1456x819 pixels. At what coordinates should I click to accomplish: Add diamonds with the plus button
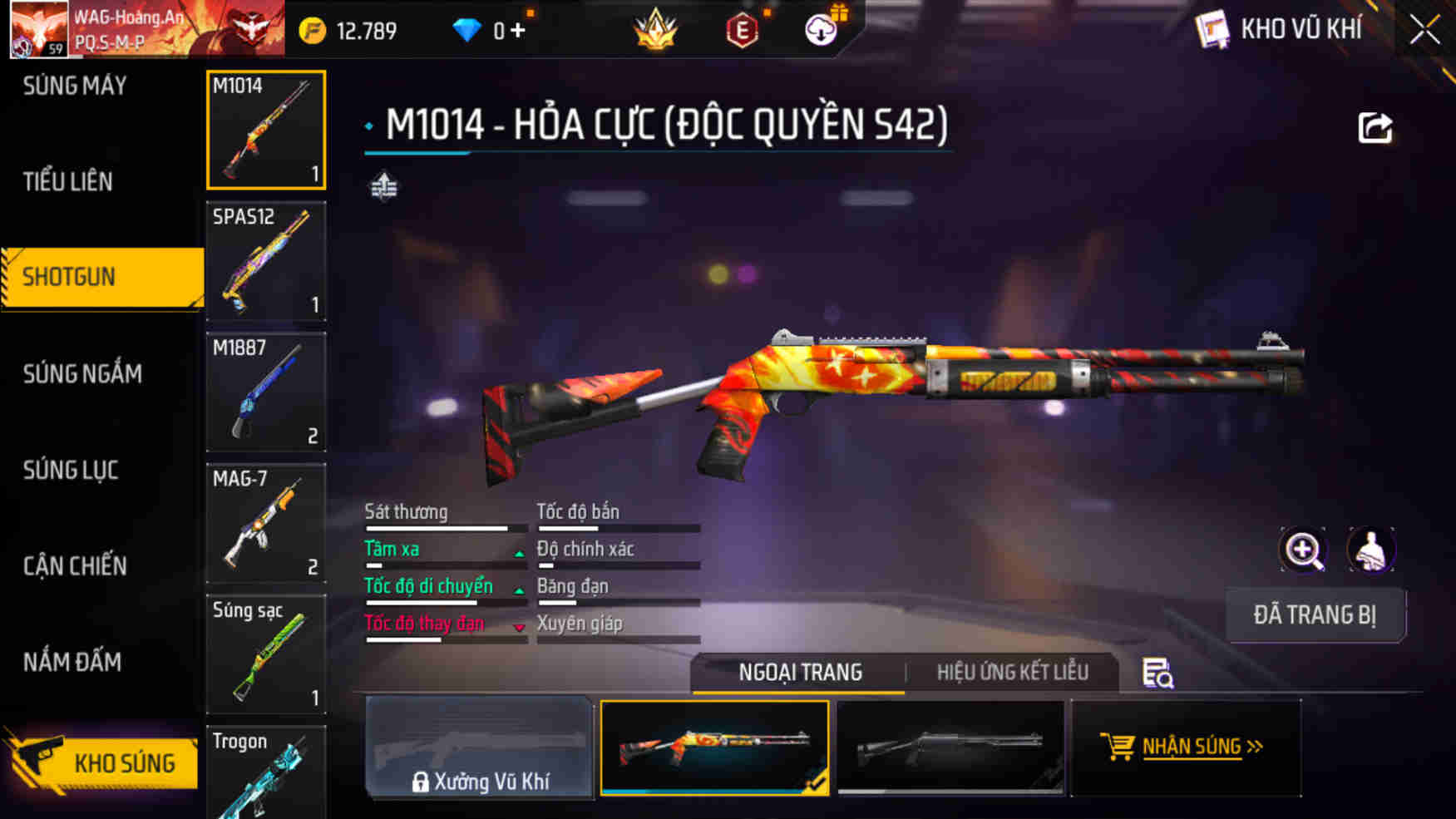click(518, 31)
